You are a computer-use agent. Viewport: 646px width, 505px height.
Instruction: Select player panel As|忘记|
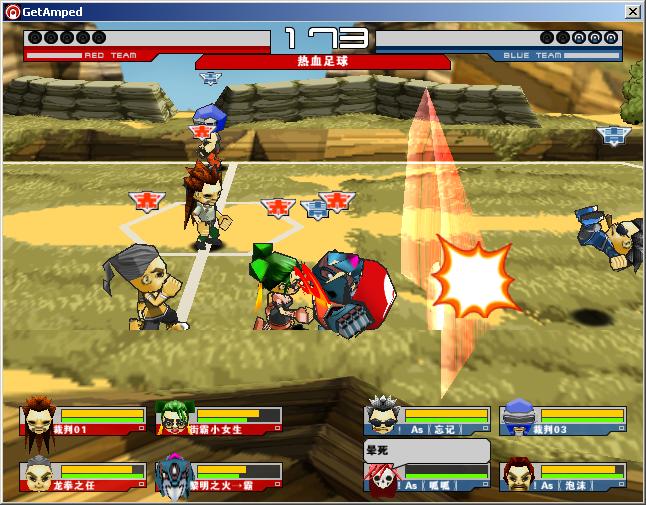pyautogui.click(x=427, y=420)
